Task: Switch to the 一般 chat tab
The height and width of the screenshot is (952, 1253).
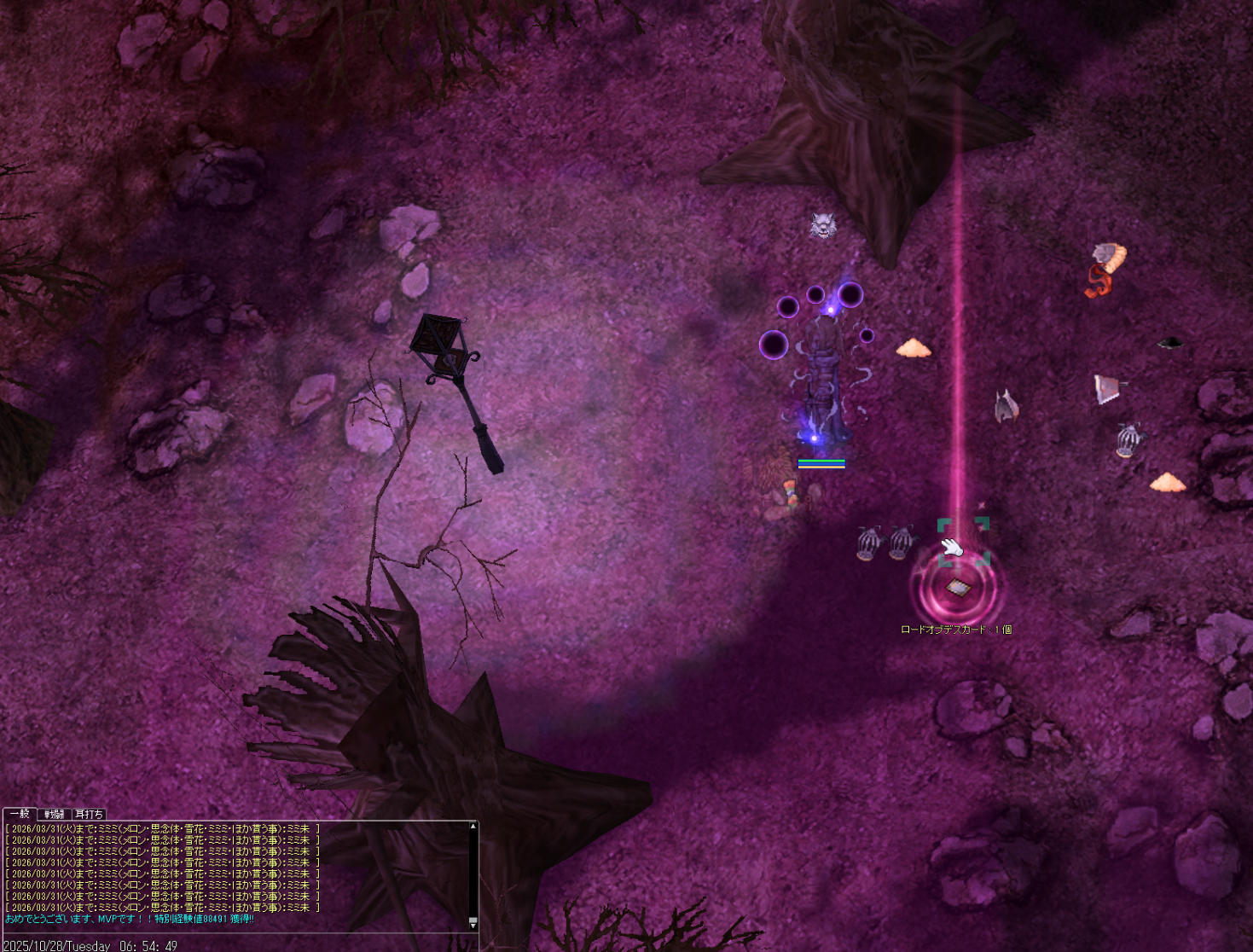Action: click(20, 814)
